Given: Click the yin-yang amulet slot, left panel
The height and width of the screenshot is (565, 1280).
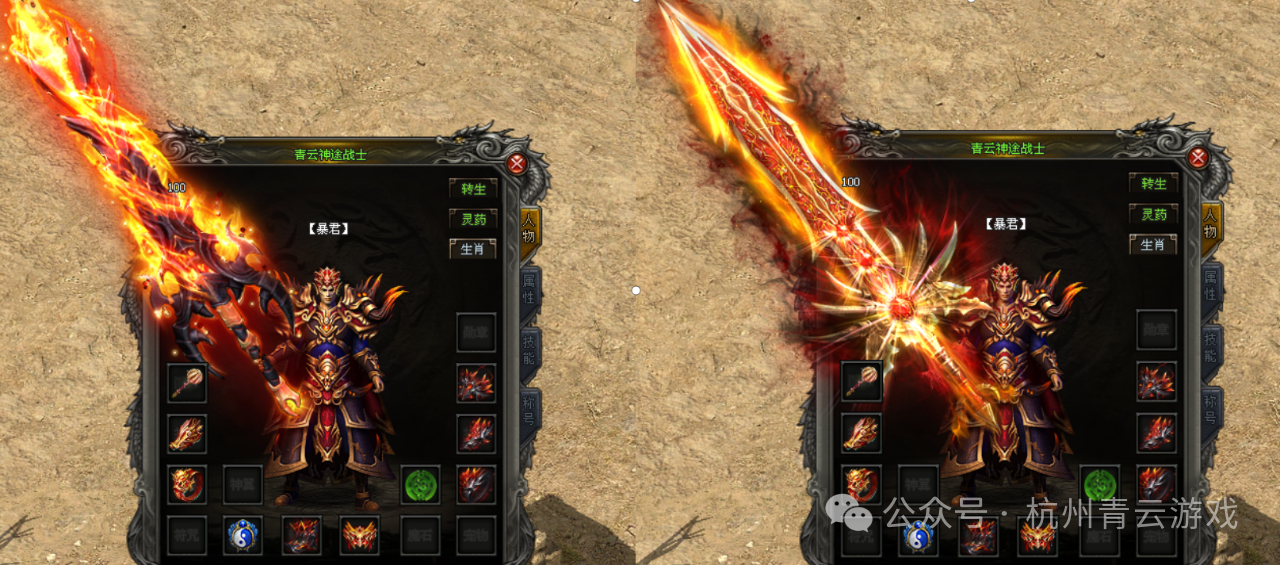Looking at the screenshot, I should pyautogui.click(x=243, y=536).
